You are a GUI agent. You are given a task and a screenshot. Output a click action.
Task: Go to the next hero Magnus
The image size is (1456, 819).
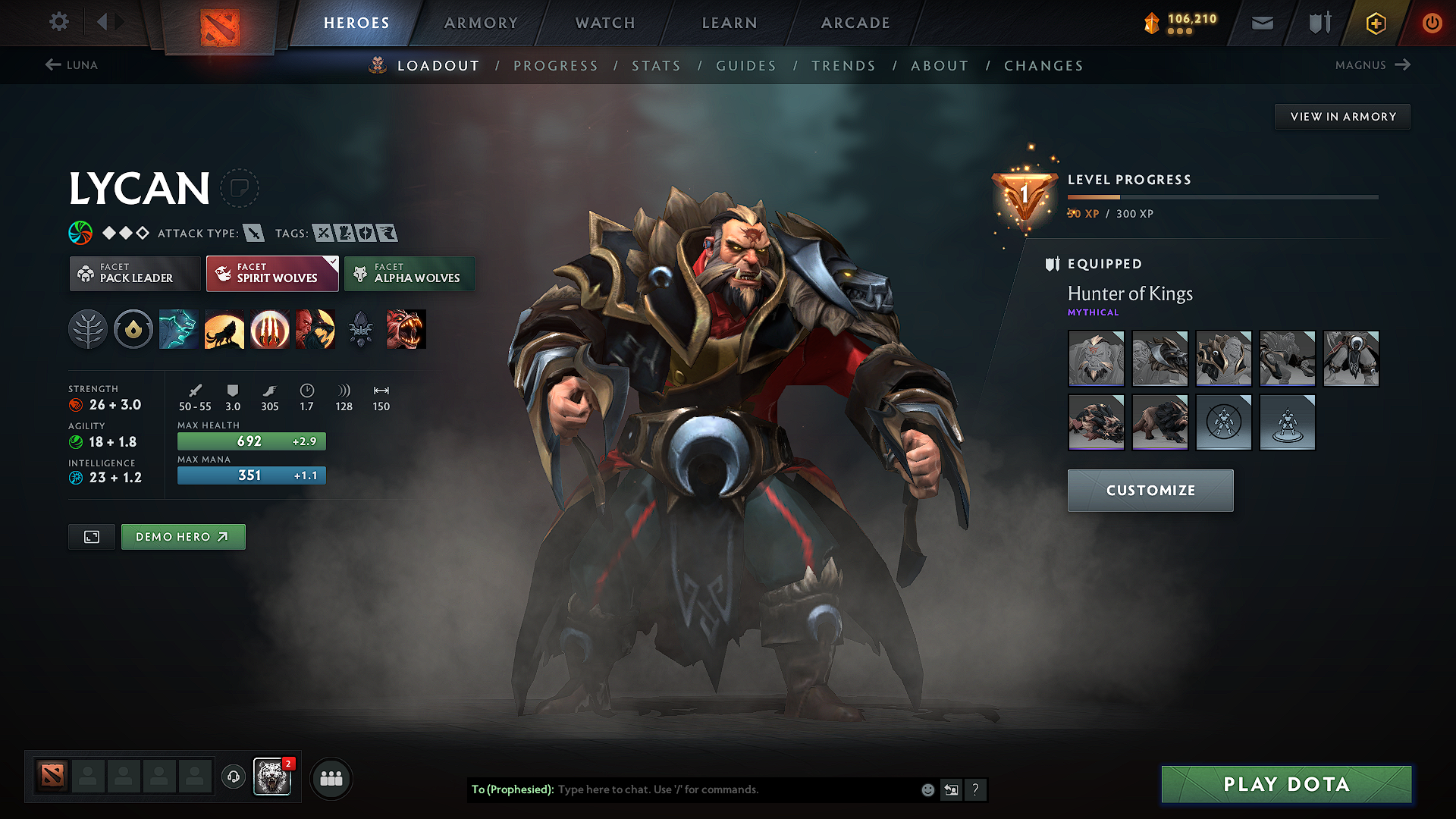1373,65
